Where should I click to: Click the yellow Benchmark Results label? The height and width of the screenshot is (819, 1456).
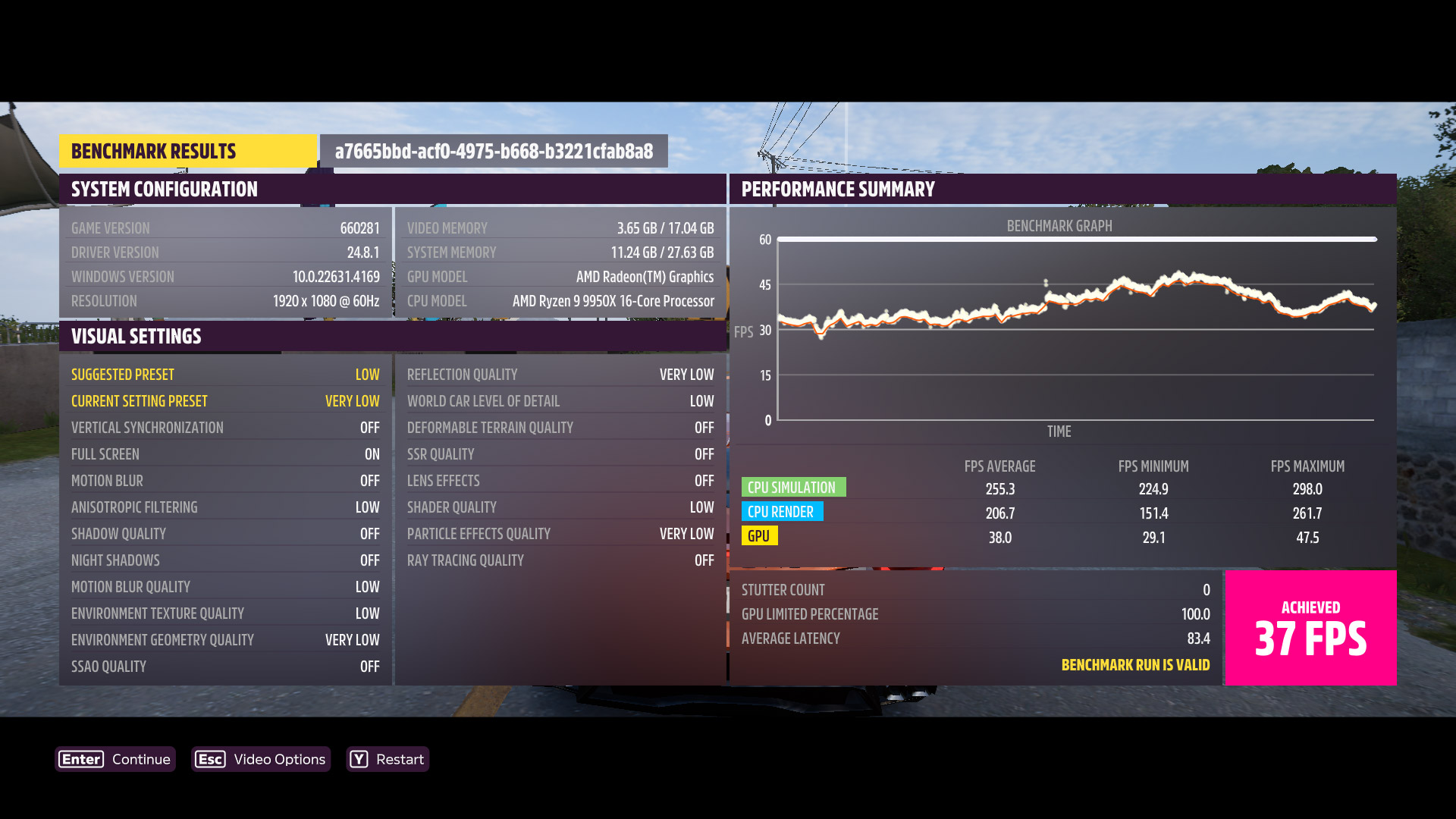[x=154, y=151]
